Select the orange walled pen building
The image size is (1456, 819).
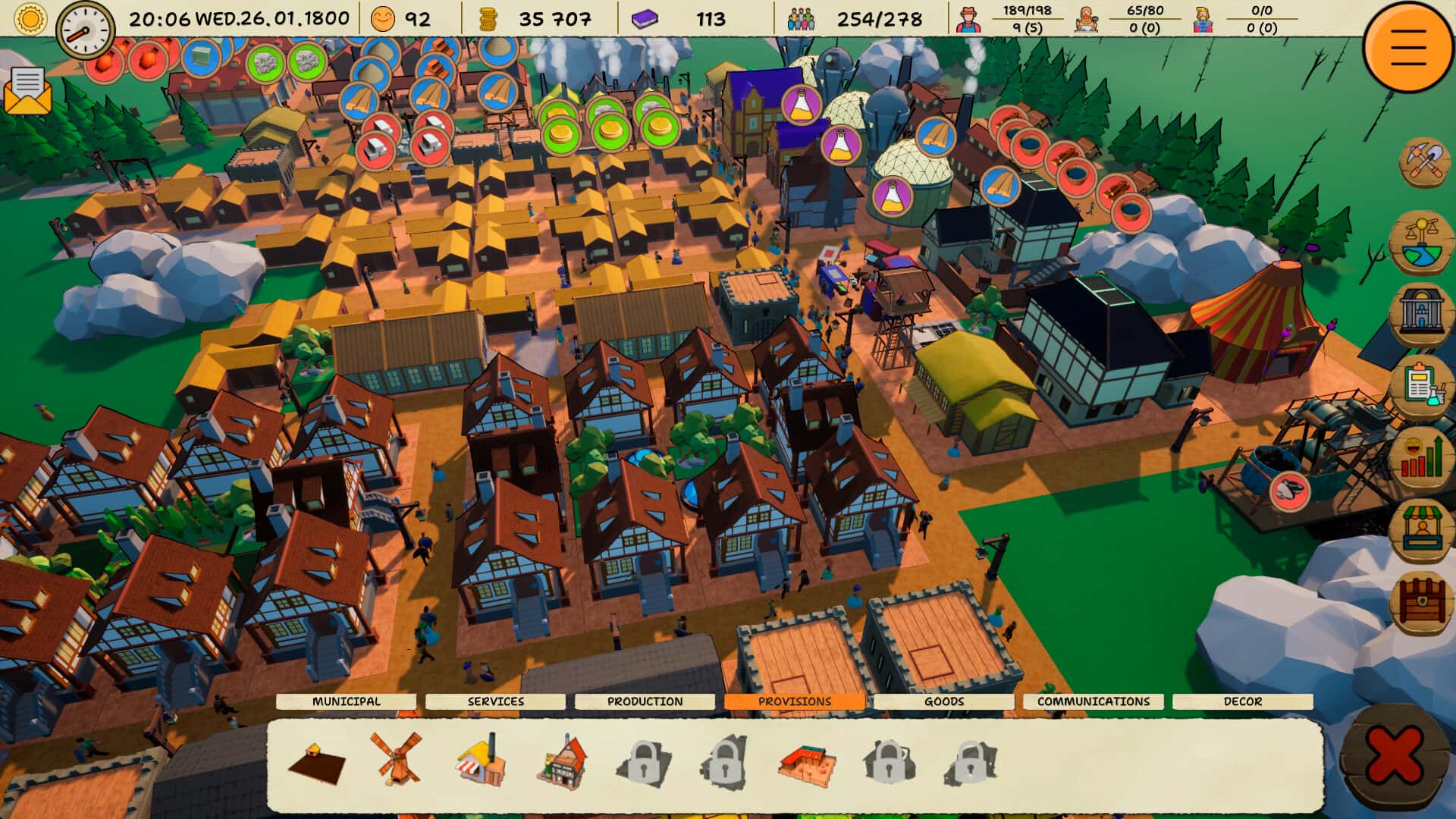point(806,764)
